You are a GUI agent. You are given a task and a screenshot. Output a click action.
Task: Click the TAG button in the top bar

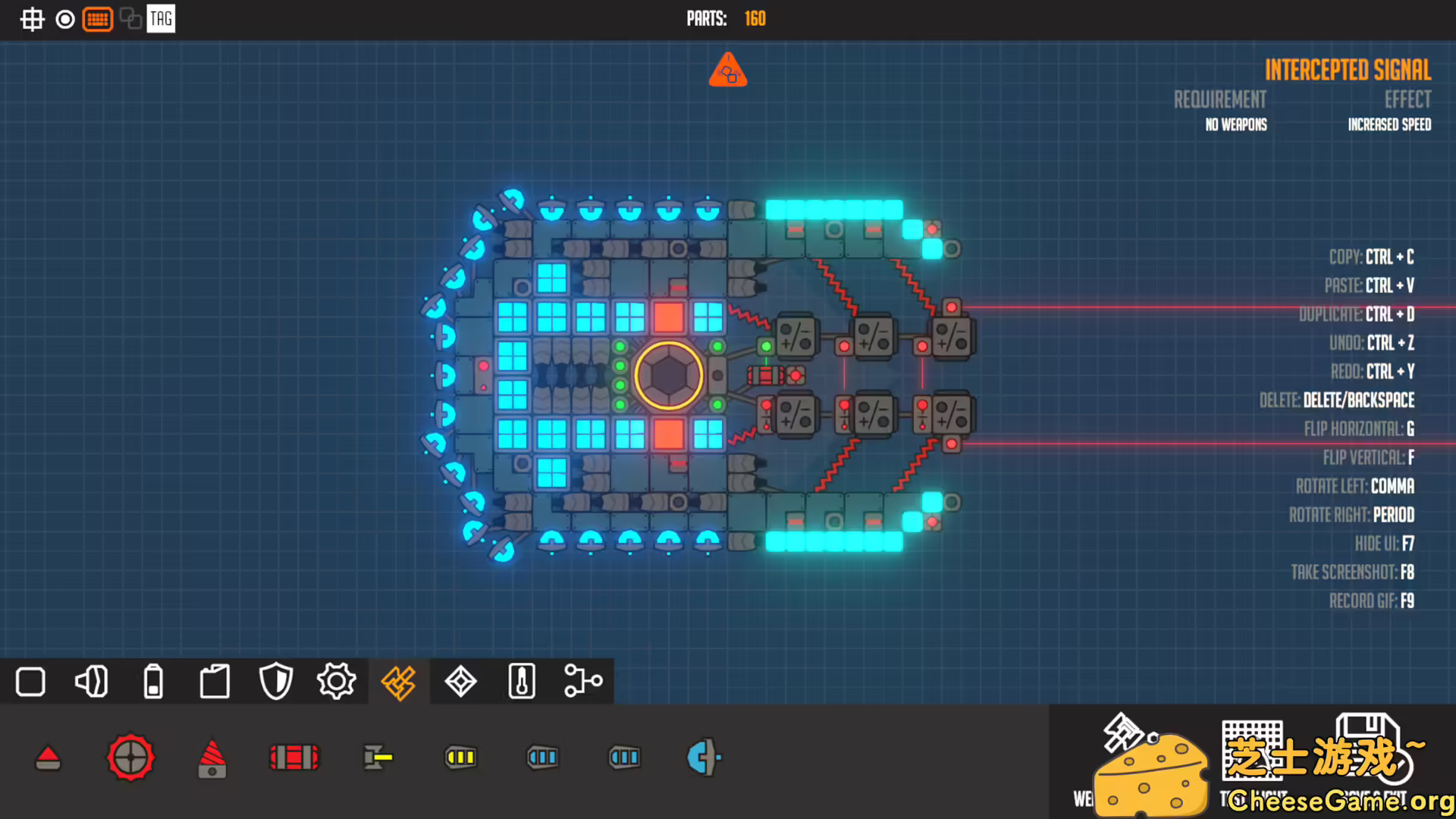point(159,19)
